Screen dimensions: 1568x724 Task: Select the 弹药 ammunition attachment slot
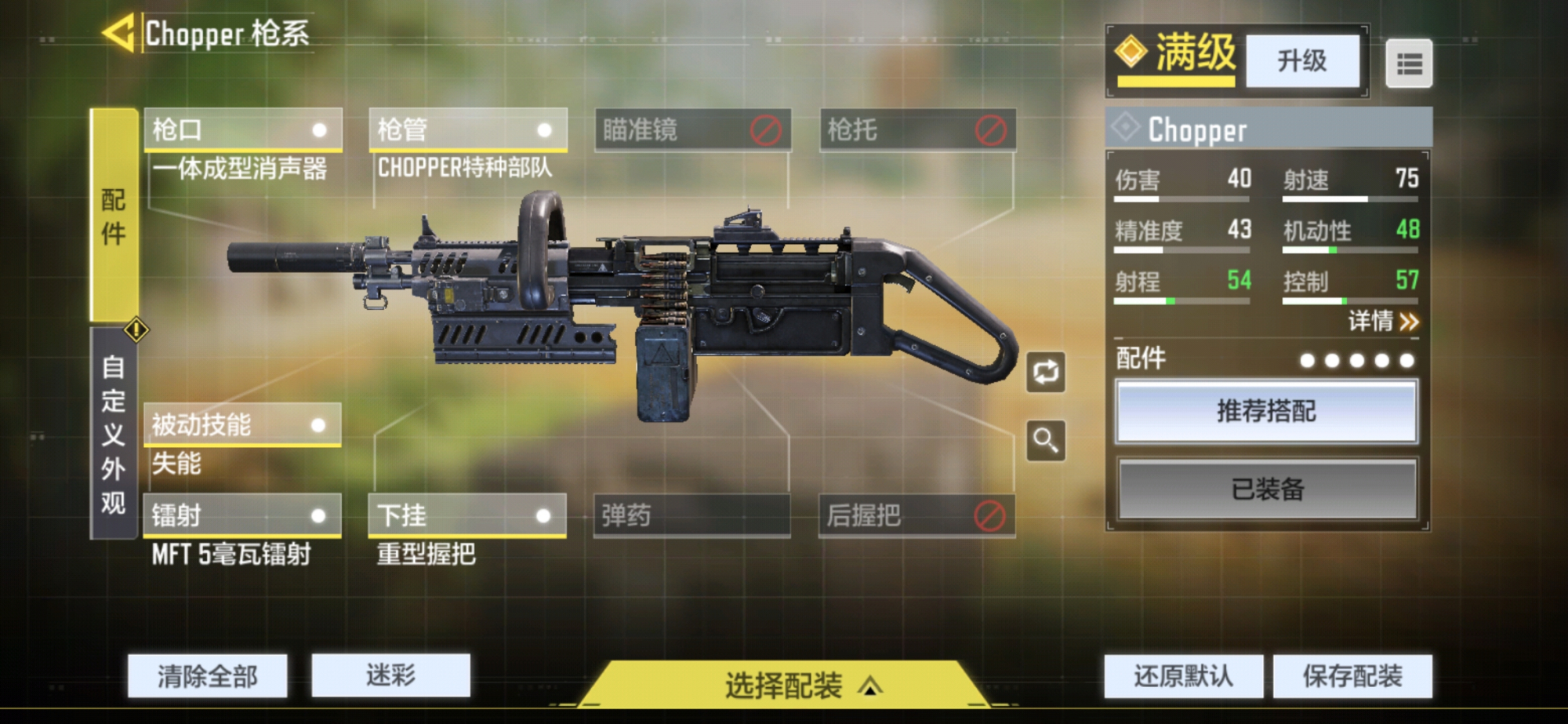[690, 516]
